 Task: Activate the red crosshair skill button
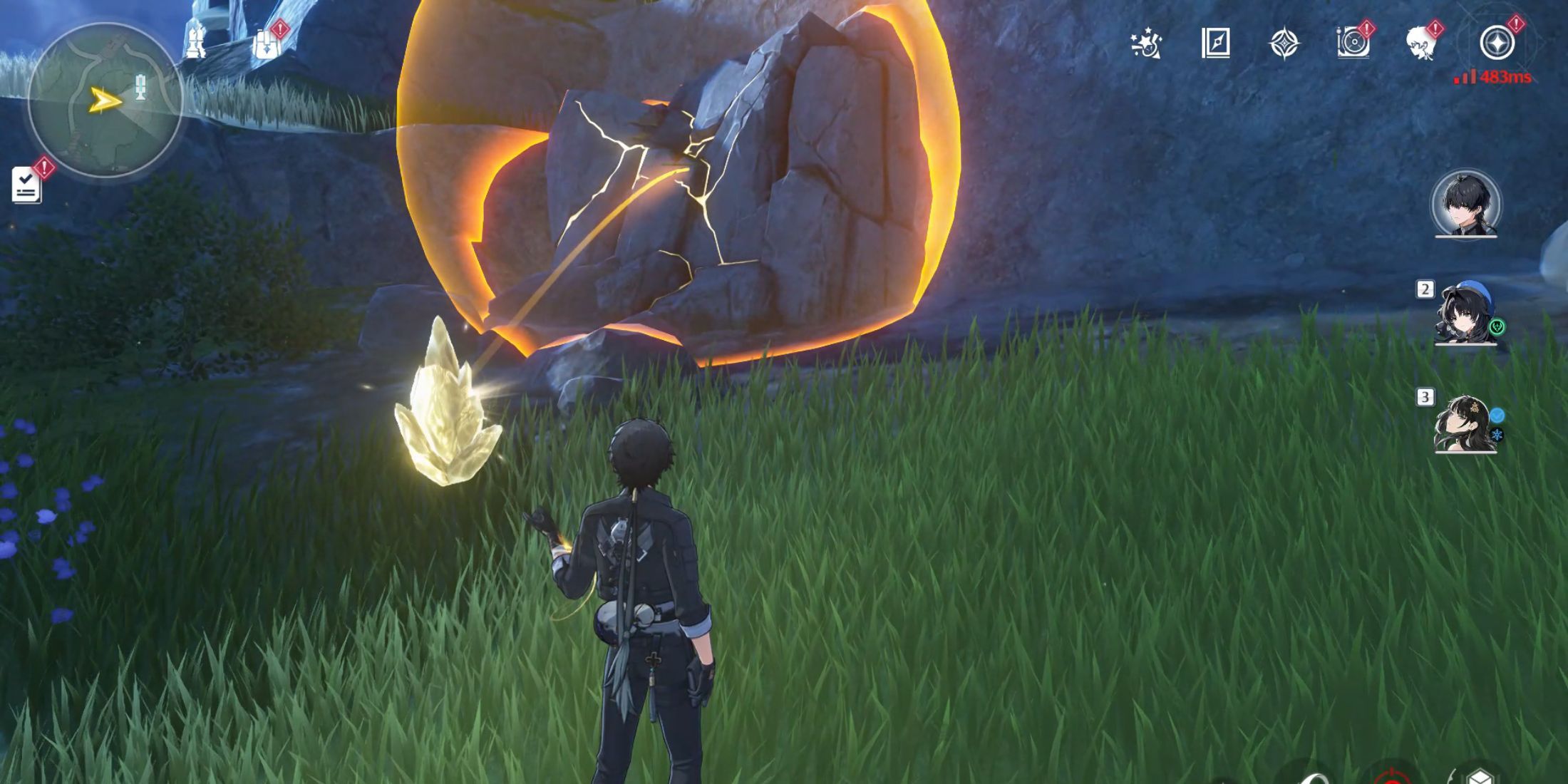click(1391, 777)
